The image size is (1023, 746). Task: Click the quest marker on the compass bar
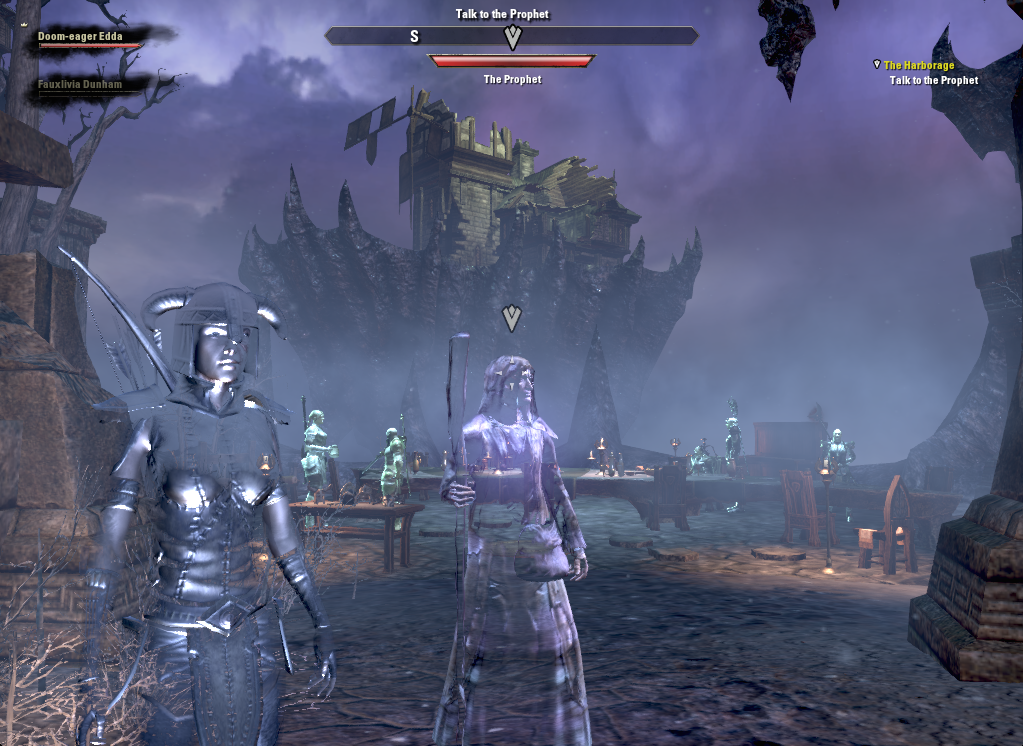(513, 38)
